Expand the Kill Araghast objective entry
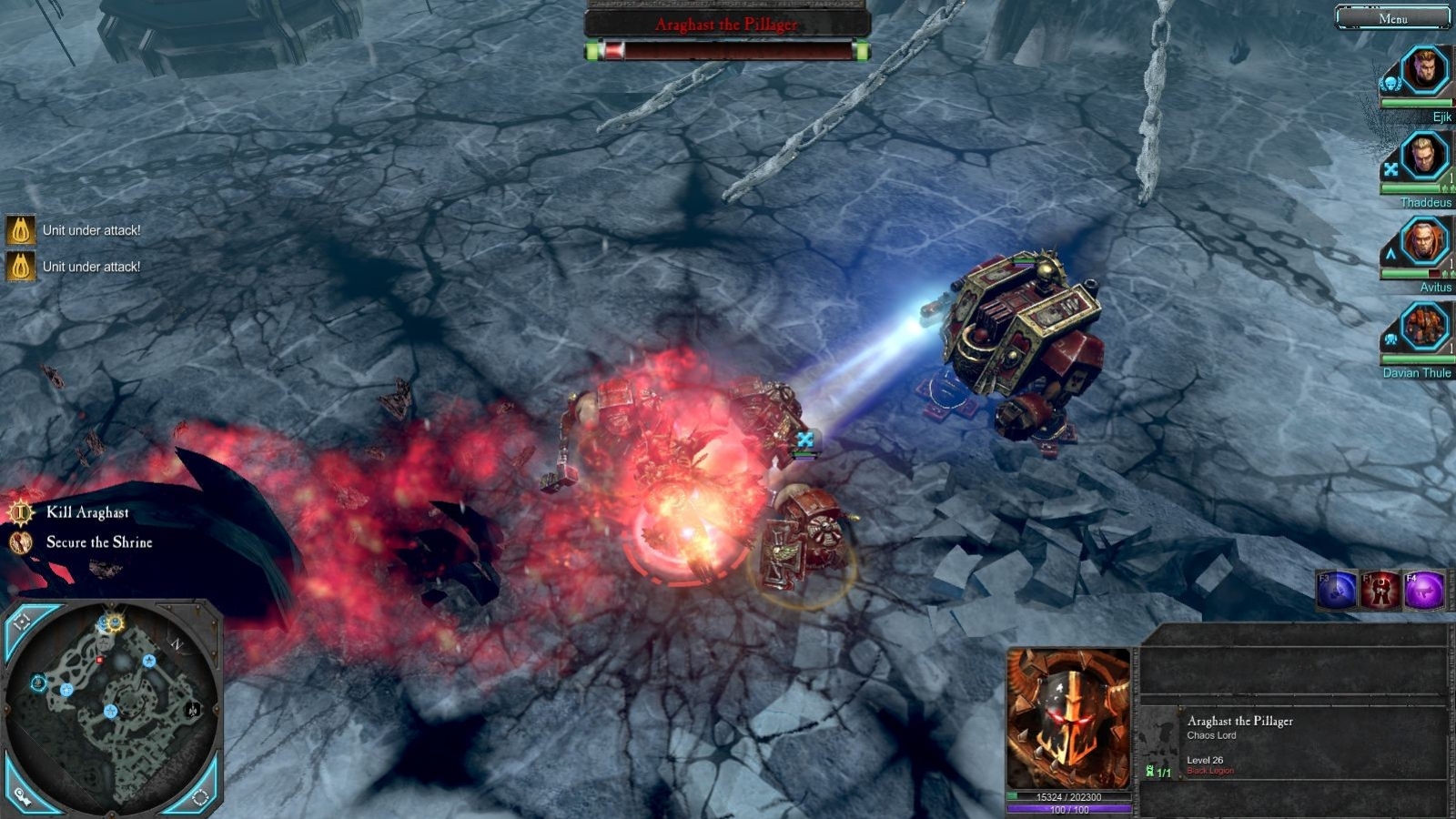Viewport: 1456px width, 819px height. [89, 512]
